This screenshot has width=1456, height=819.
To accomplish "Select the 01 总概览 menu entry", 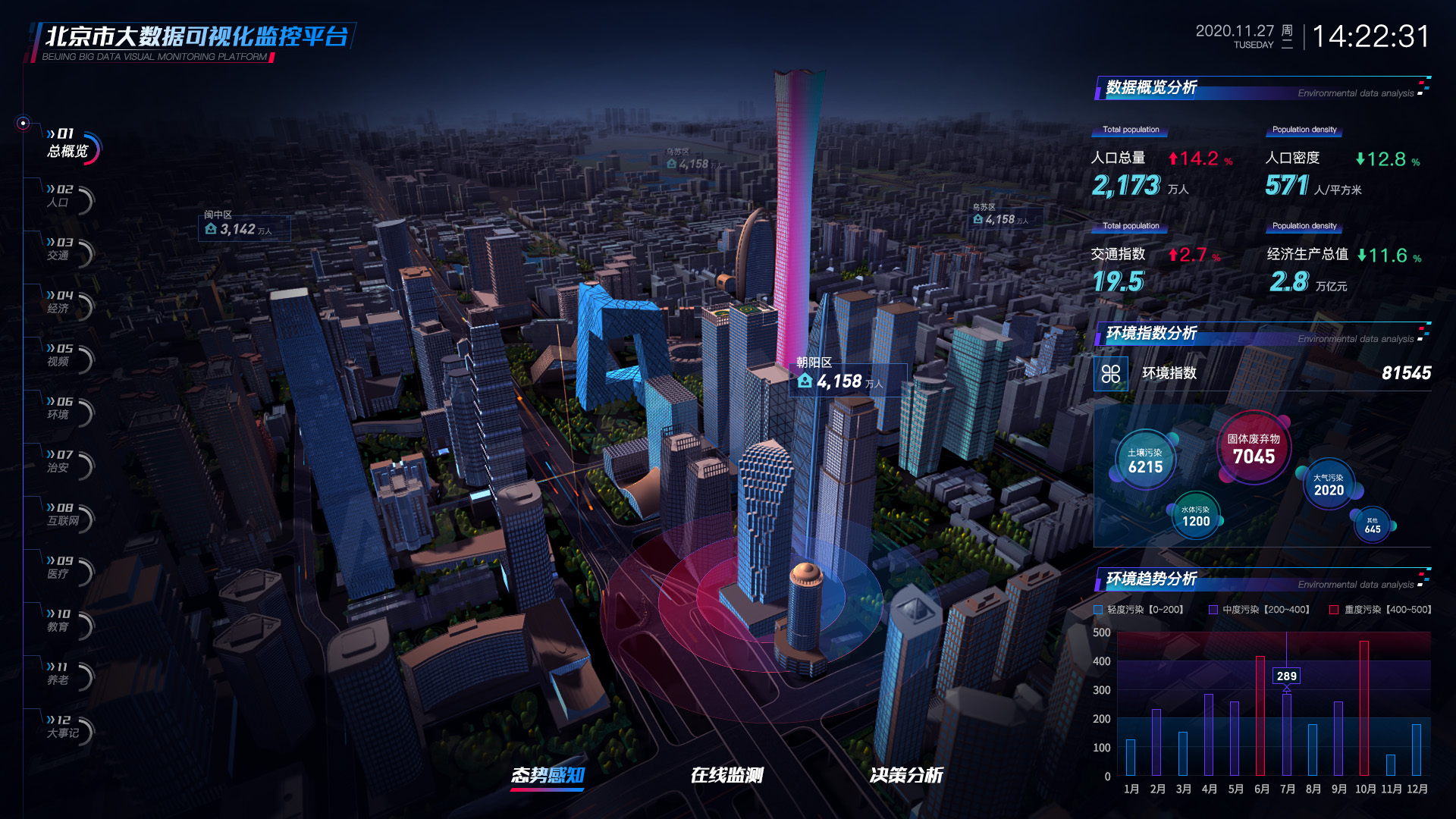I will point(68,143).
